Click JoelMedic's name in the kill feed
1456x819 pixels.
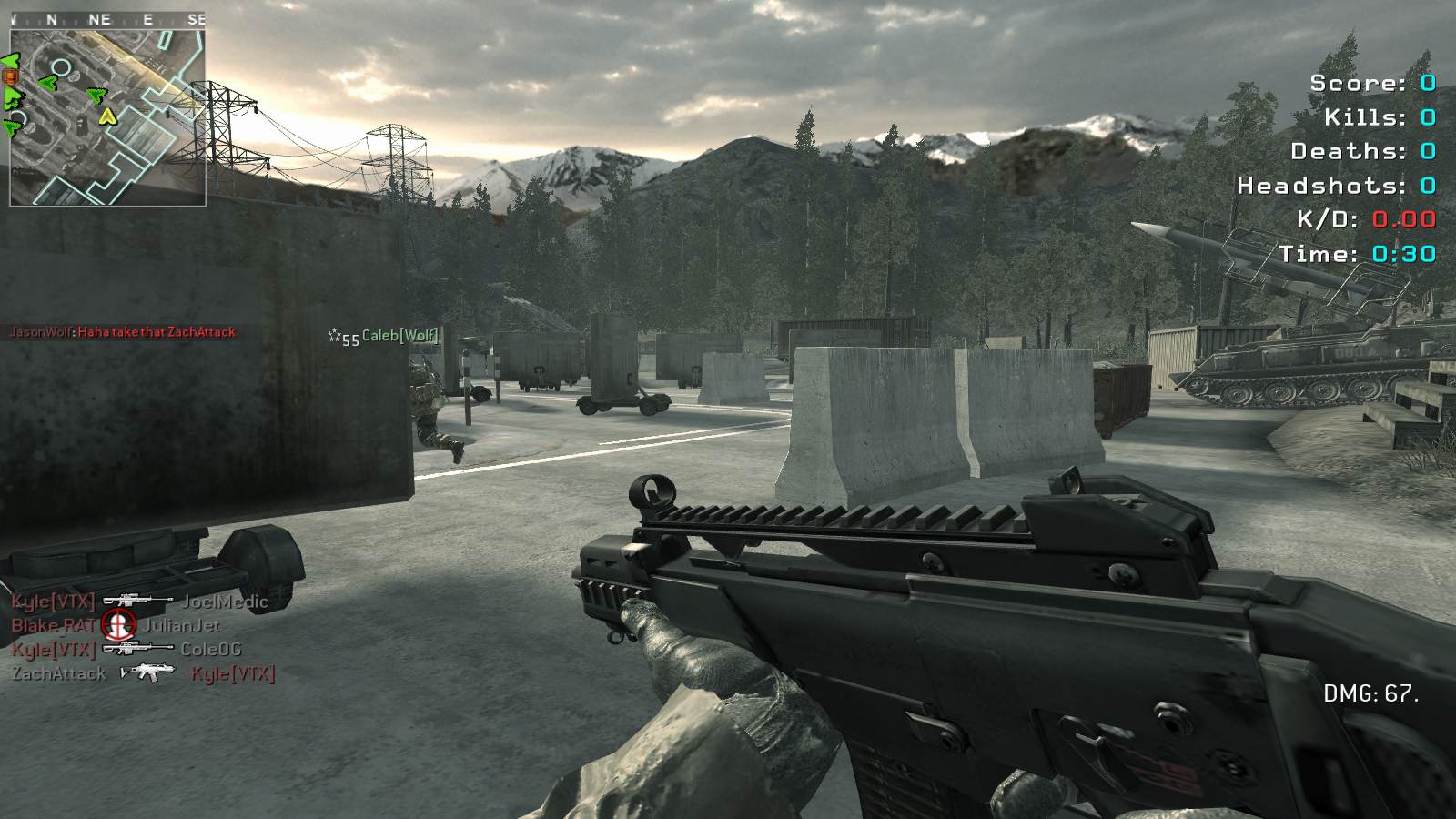coord(225,602)
